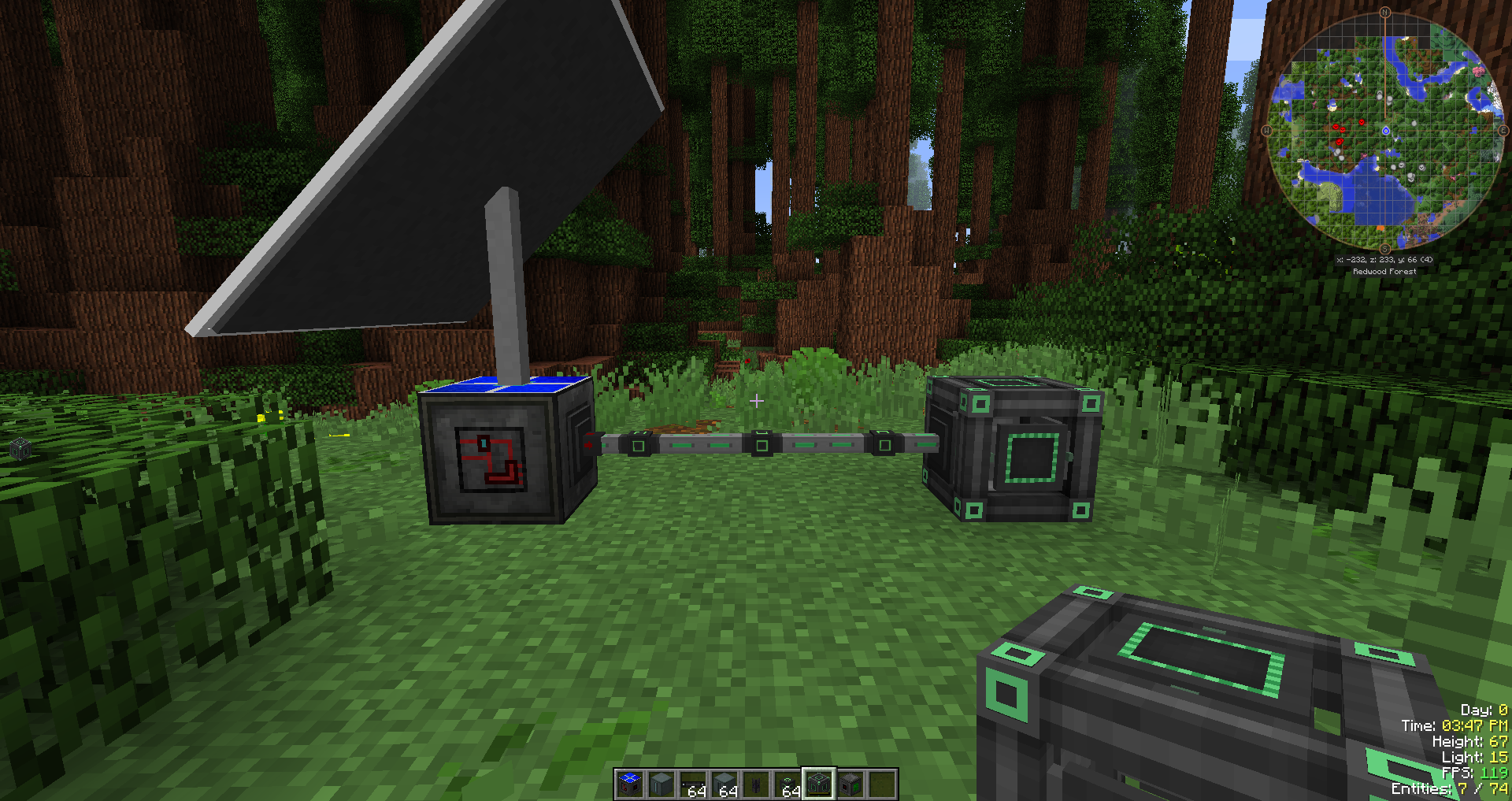Viewport: 1512px width, 801px height.
Task: Click the player position arrow at minimap center
Action: pyautogui.click(x=1385, y=130)
